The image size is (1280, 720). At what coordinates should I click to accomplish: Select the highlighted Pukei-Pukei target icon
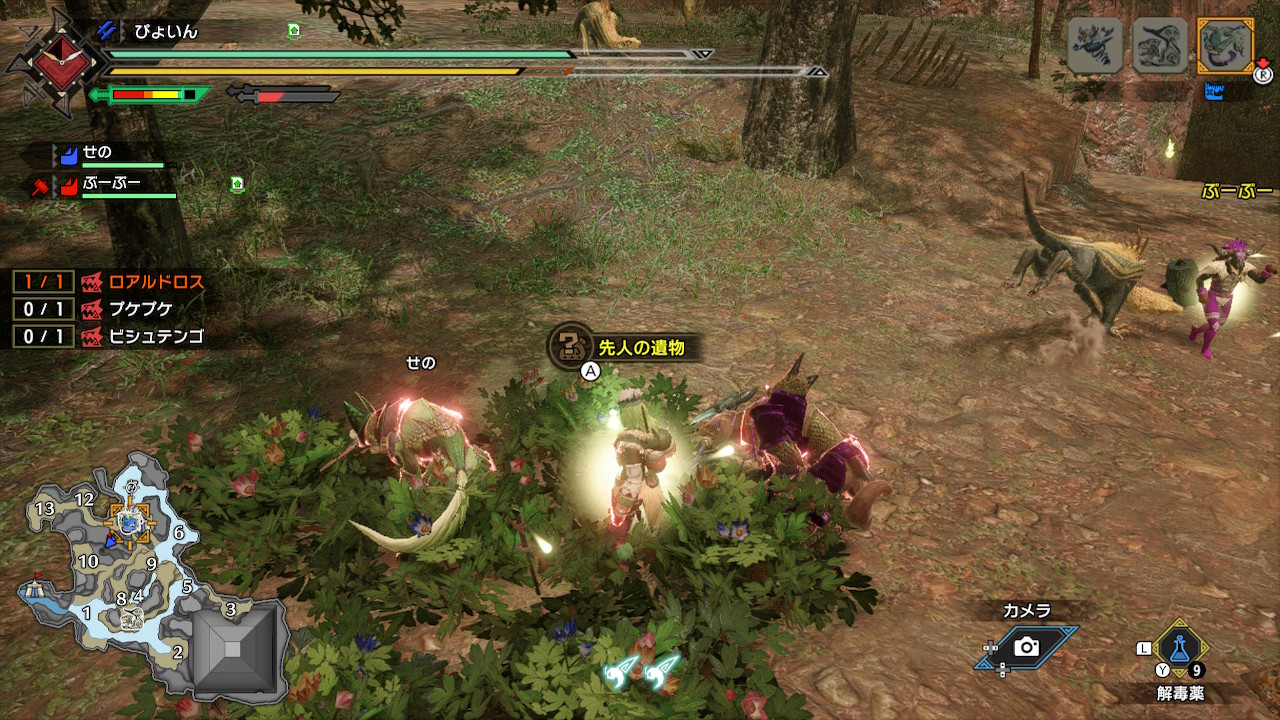click(x=1225, y=46)
